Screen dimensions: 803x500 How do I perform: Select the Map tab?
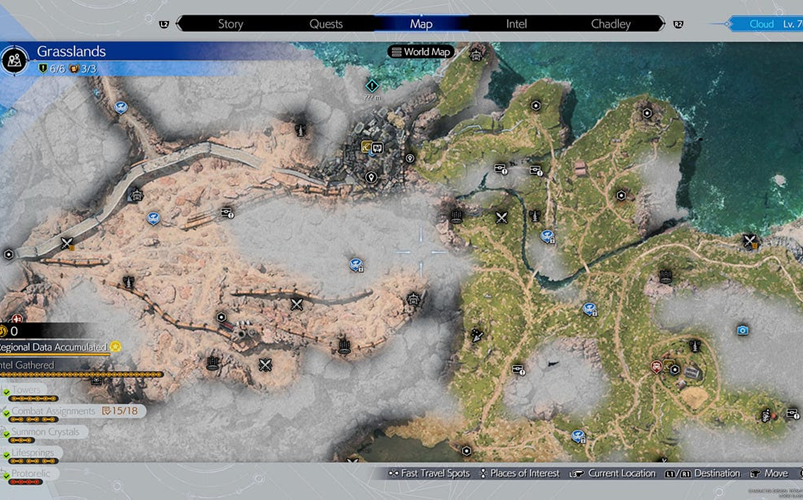421,24
